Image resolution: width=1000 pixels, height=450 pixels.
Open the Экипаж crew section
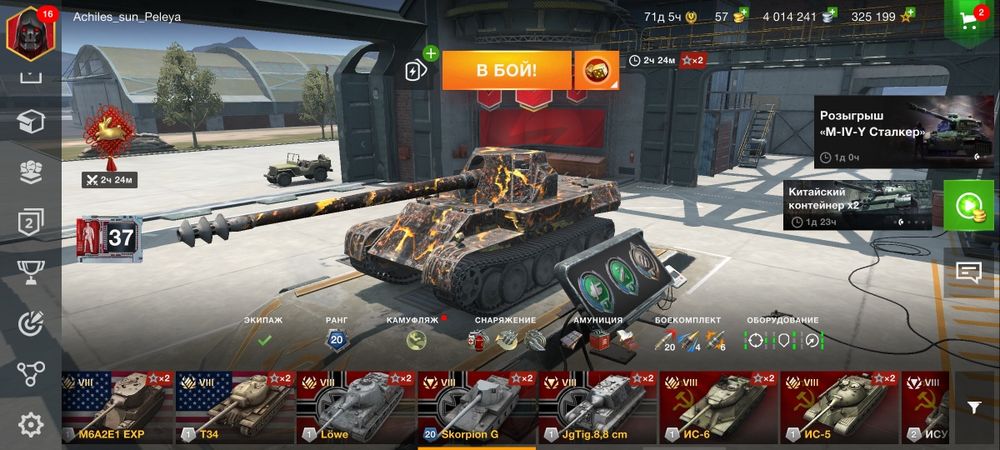(264, 338)
